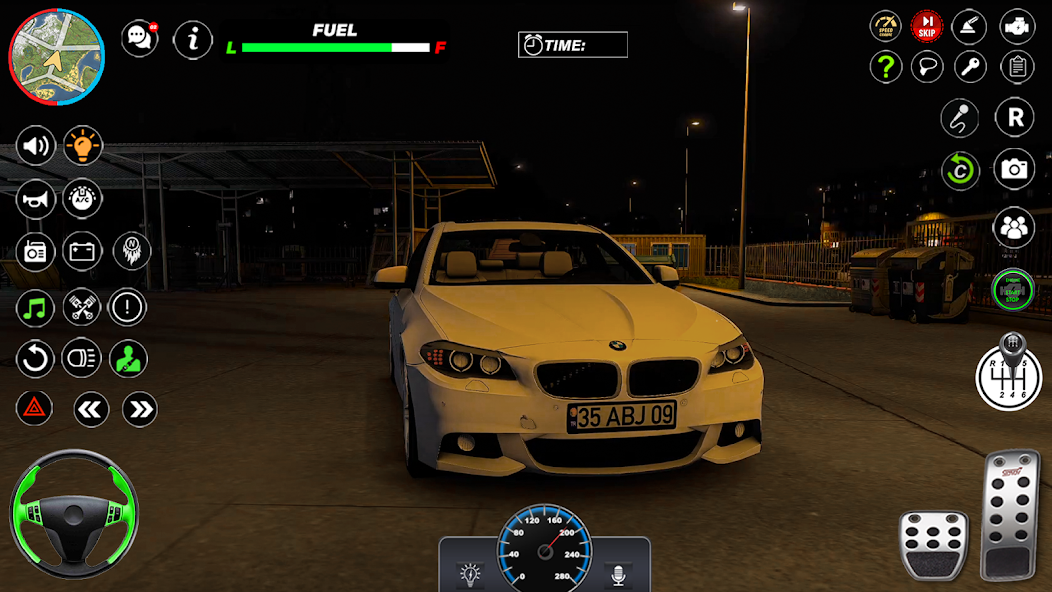
Task: Activate the red hazard lights triangle
Action: click(34, 408)
